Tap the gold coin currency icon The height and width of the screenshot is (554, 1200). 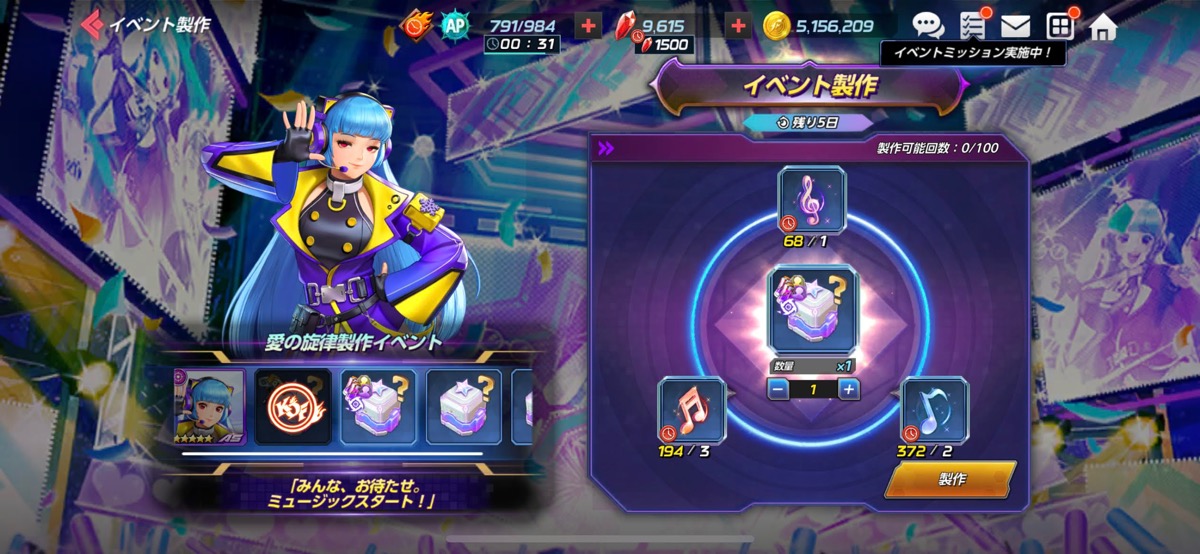tap(777, 26)
